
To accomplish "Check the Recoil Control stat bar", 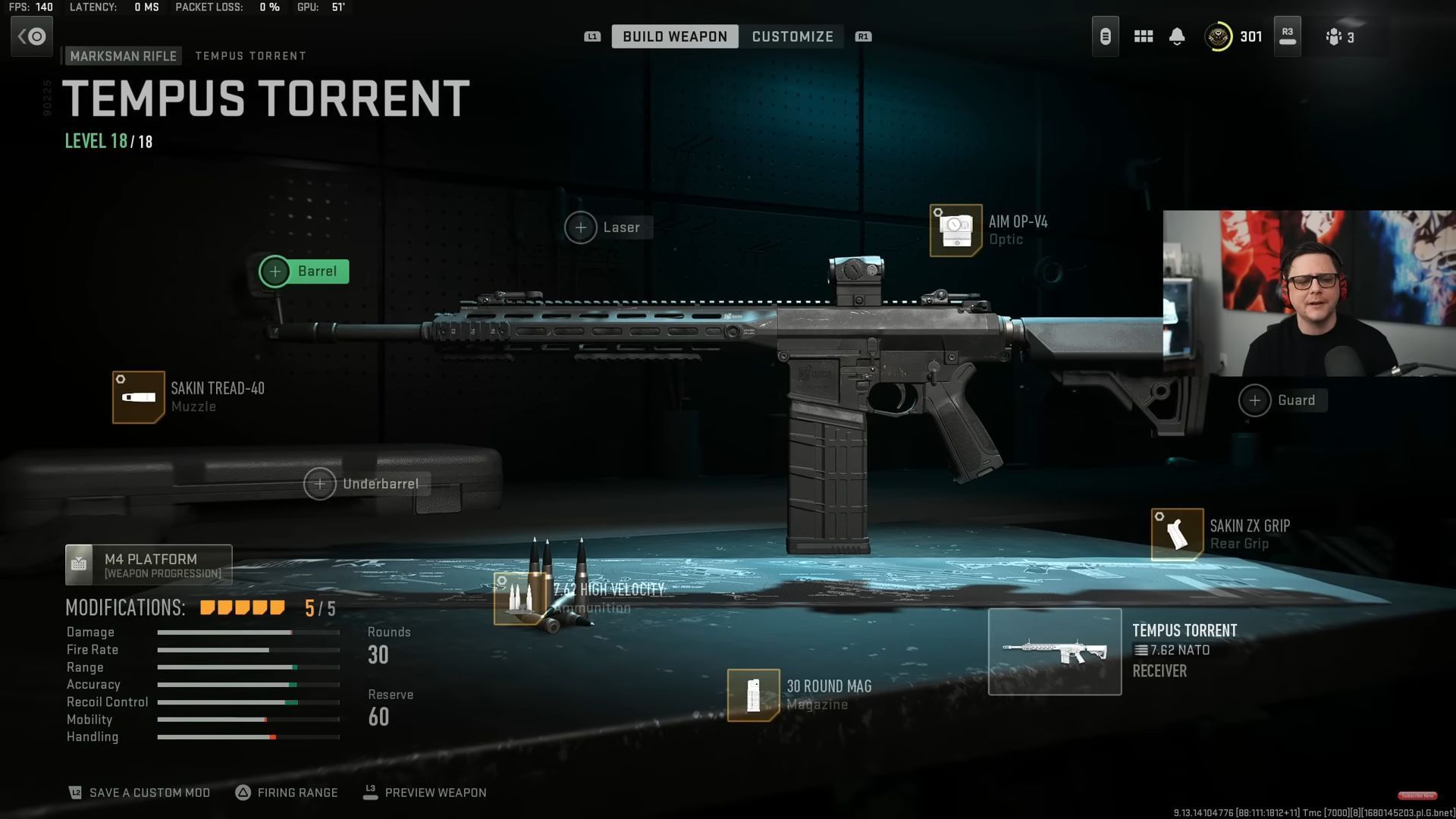I will 248,701.
